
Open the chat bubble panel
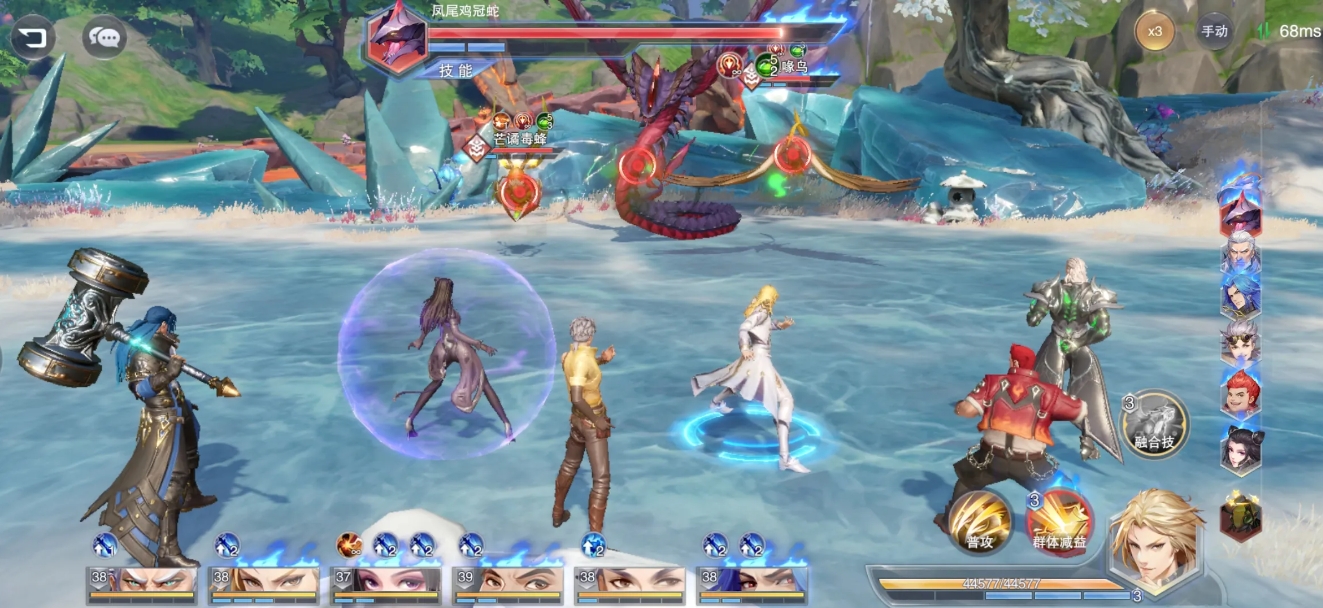coord(104,38)
